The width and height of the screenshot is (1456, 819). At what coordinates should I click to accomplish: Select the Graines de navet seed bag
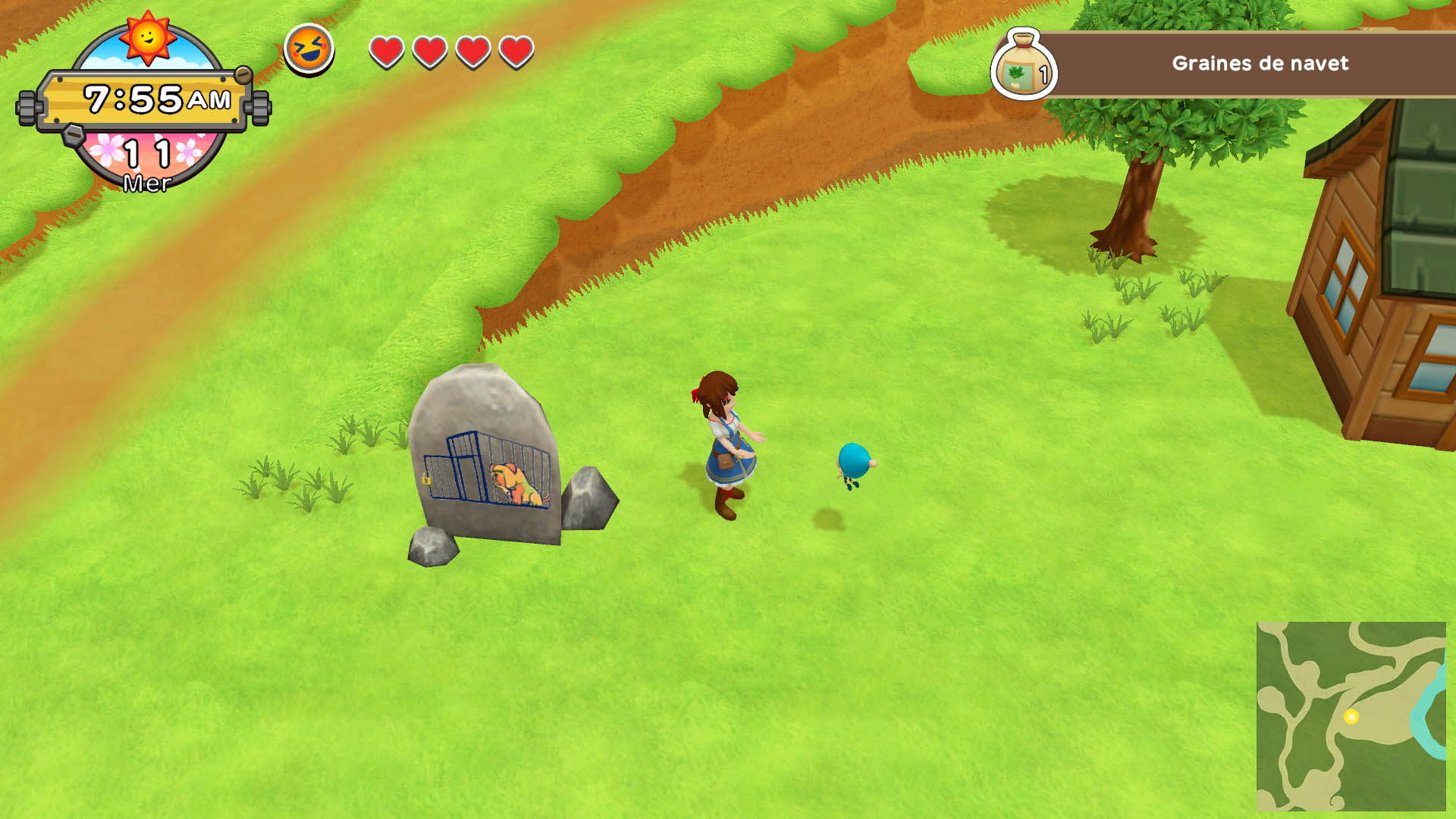1023,66
